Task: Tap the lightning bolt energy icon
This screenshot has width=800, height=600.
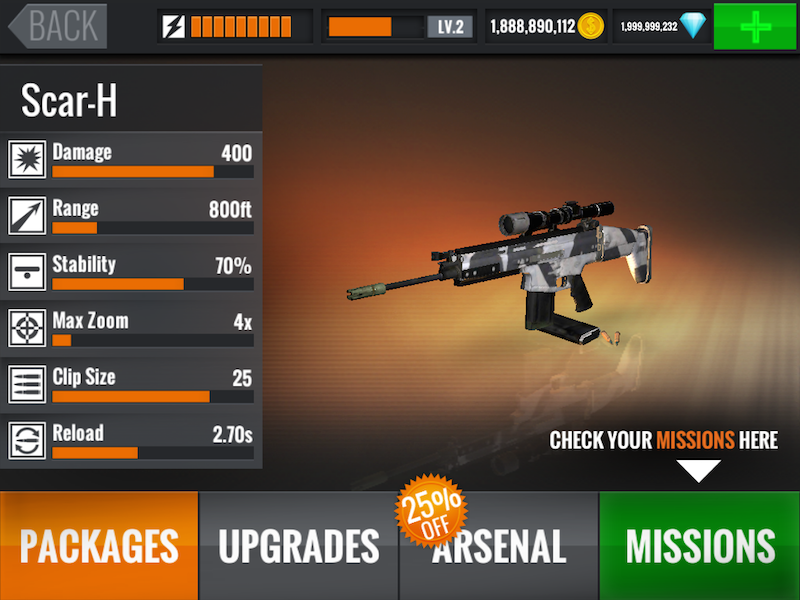Action: [174, 26]
